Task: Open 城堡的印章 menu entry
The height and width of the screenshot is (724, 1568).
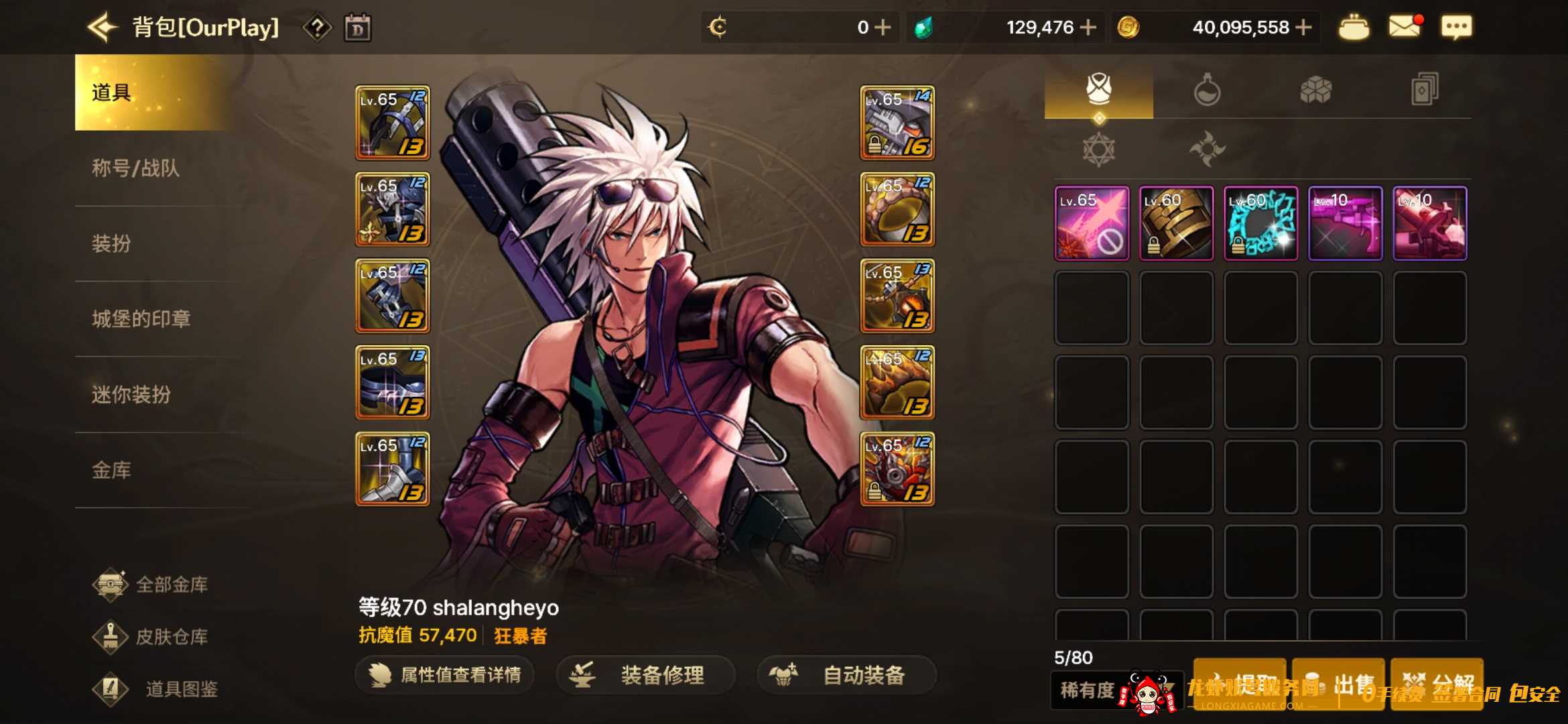Action: click(141, 319)
